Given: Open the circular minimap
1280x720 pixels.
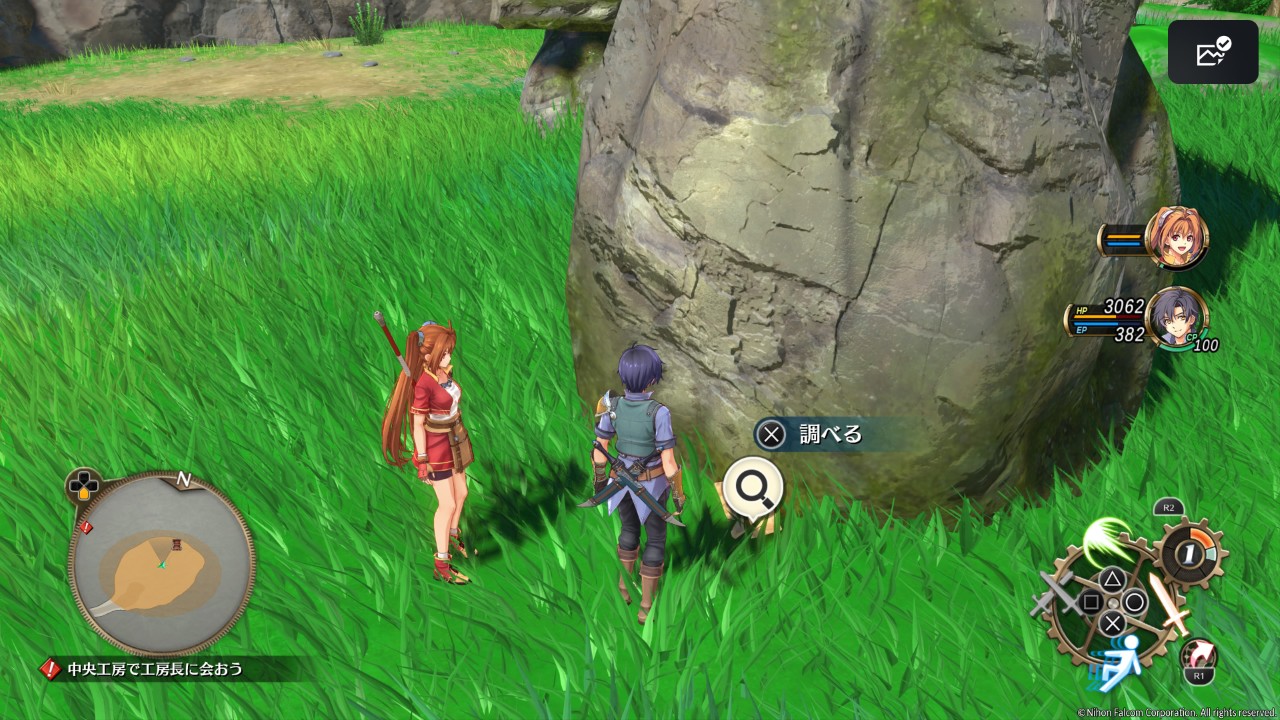Looking at the screenshot, I should point(161,563).
